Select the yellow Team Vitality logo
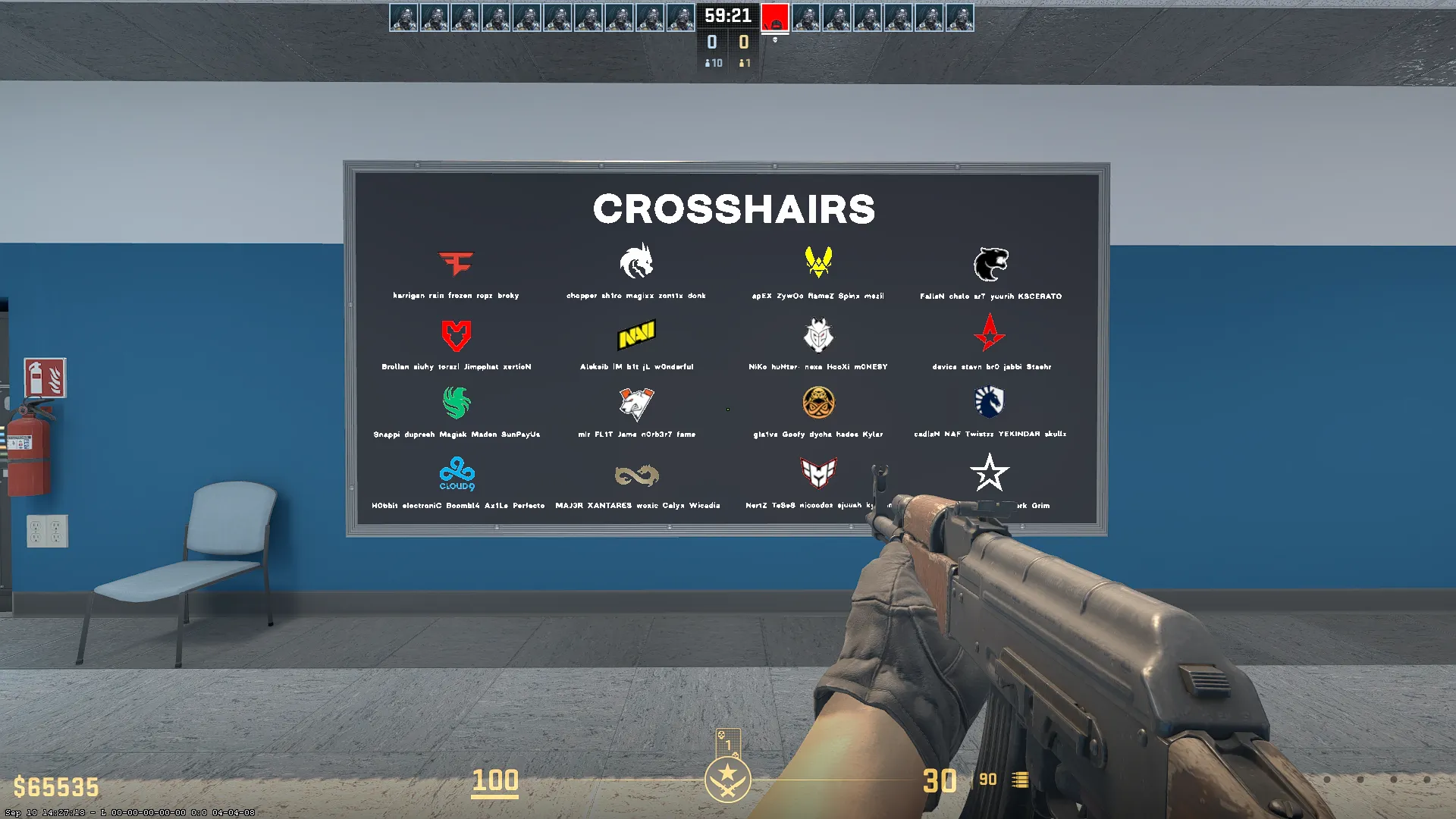Image resolution: width=1456 pixels, height=819 pixels. point(817,262)
